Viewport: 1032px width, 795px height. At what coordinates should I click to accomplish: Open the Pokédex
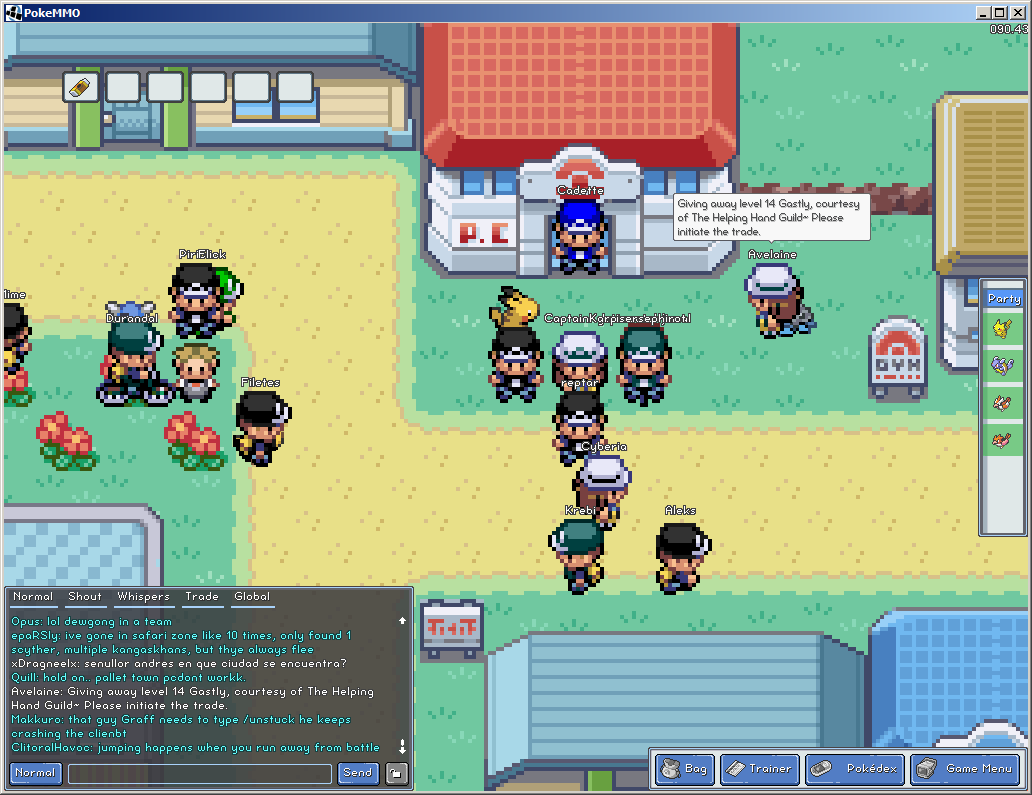853,769
